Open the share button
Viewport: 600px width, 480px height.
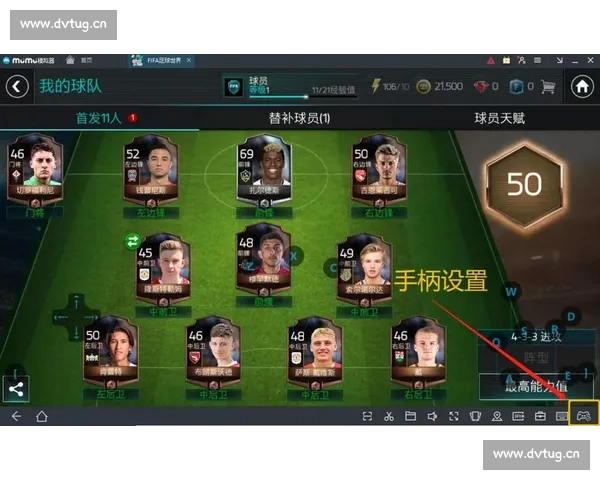15,390
